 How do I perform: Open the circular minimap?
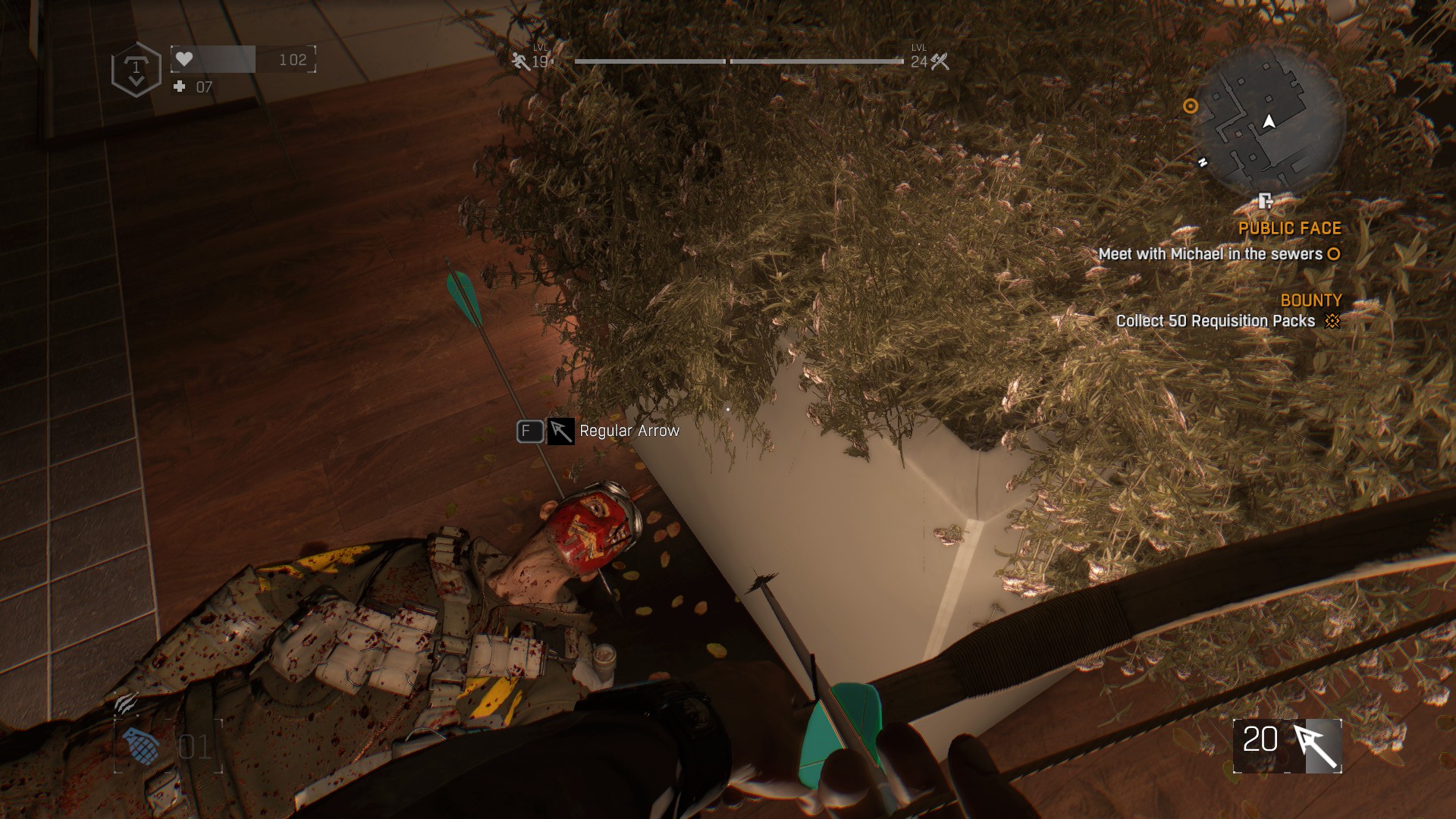click(x=1268, y=121)
